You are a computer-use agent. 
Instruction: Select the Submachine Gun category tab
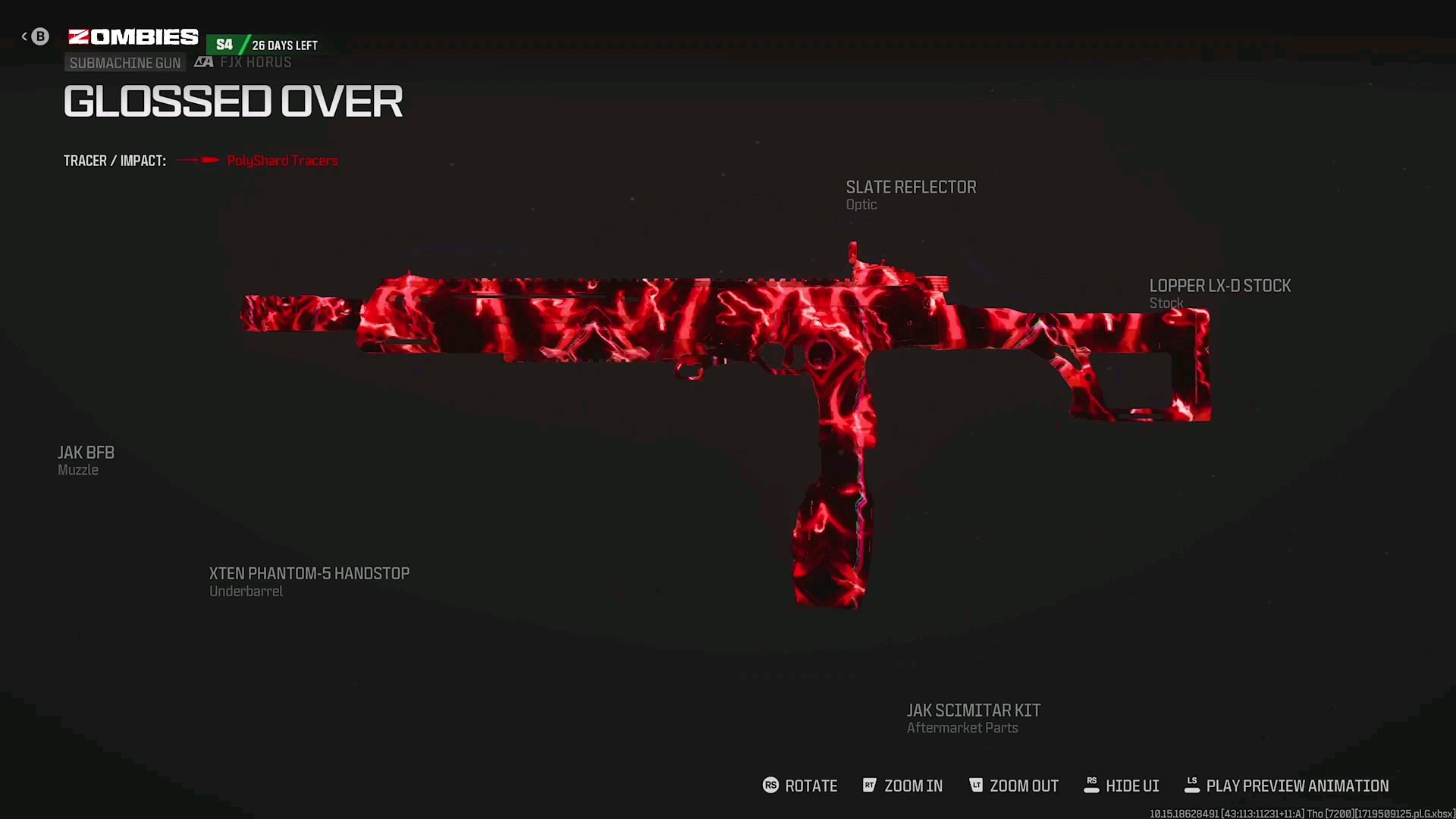[124, 62]
